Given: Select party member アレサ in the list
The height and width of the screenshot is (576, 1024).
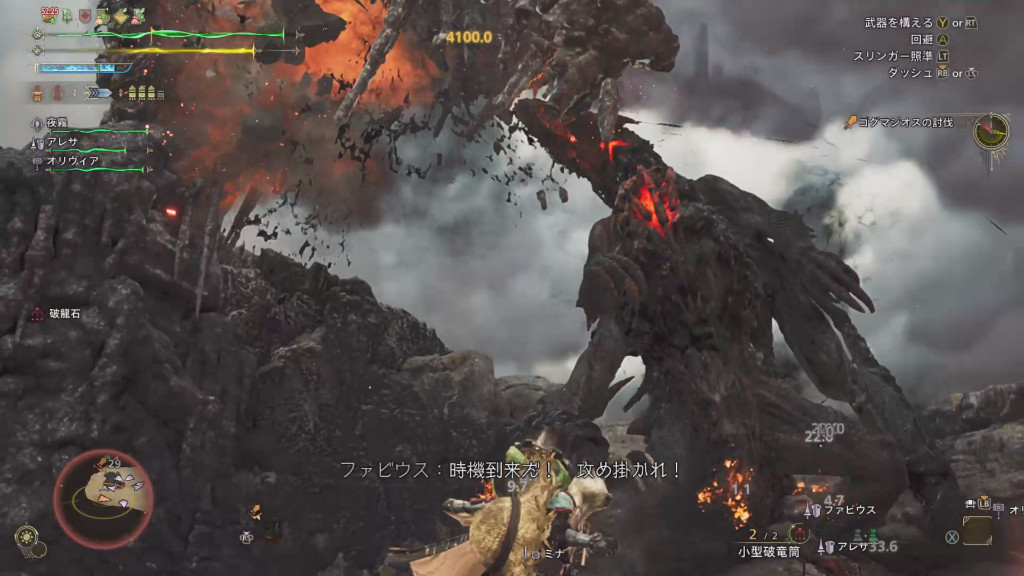Looking at the screenshot, I should click(63, 141).
